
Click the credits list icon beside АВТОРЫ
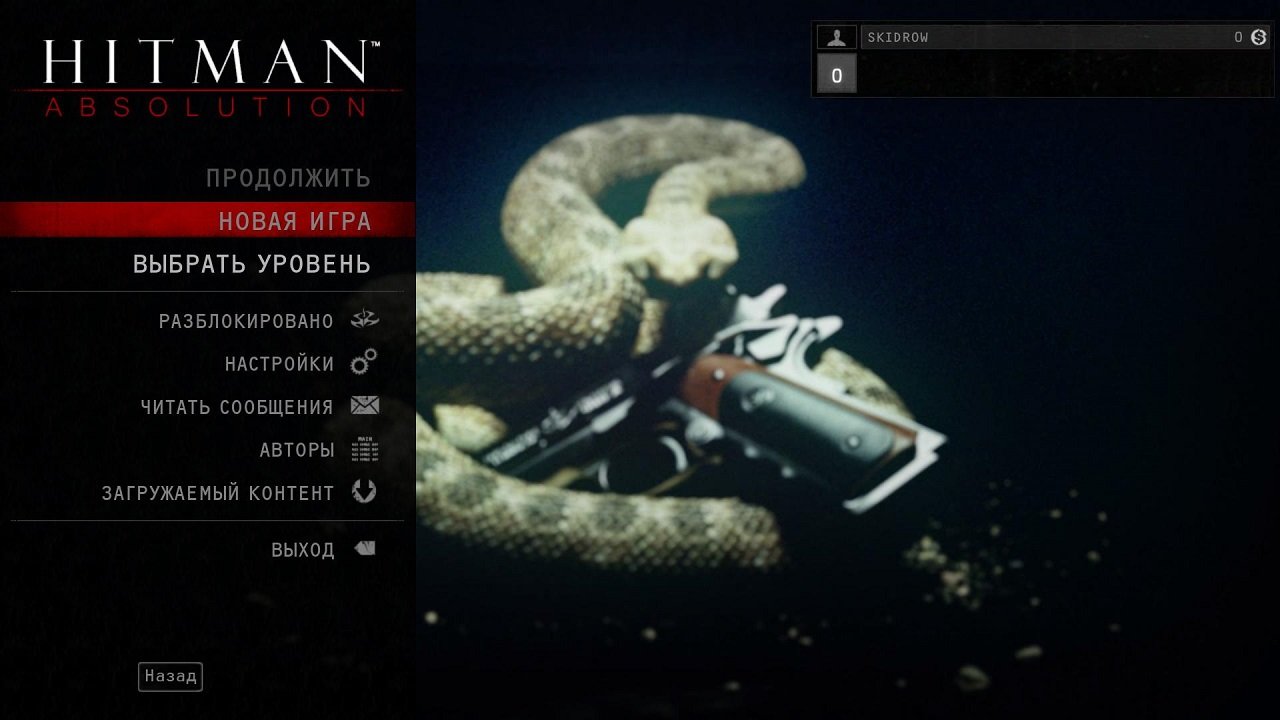(x=366, y=449)
